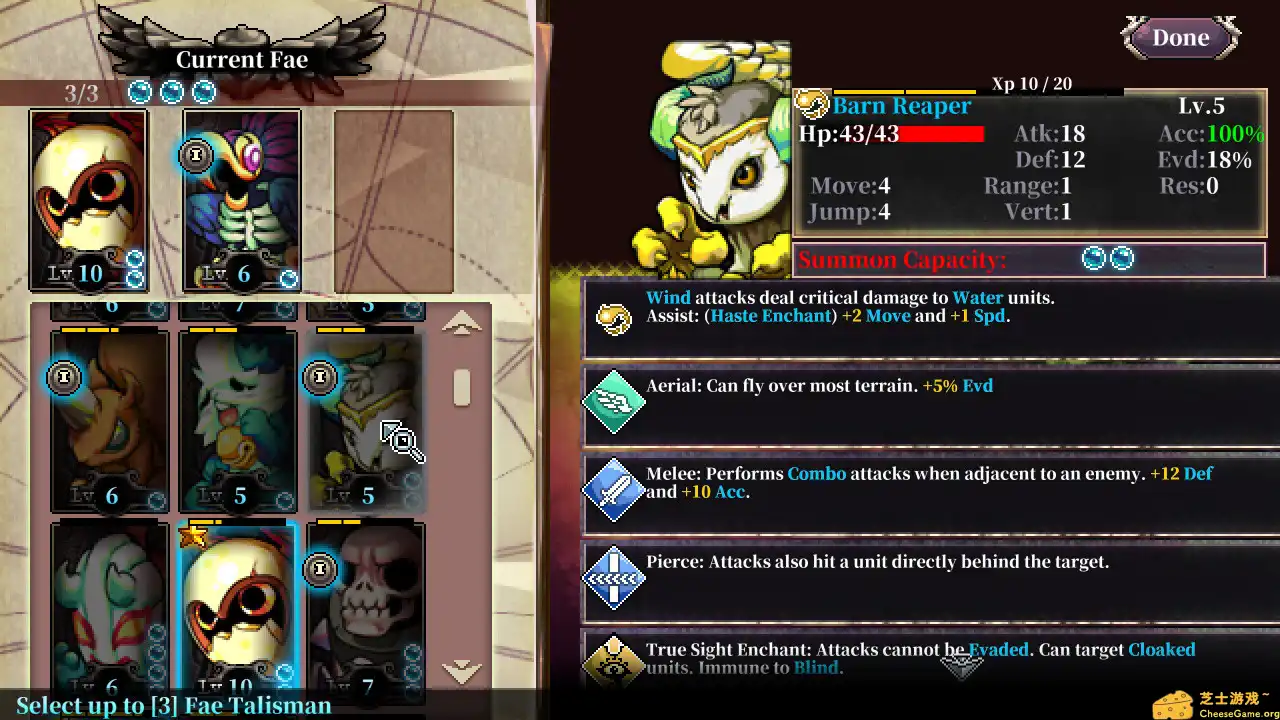The image size is (1280, 720).
Task: Select the empty third talisman slot
Action: tap(394, 200)
